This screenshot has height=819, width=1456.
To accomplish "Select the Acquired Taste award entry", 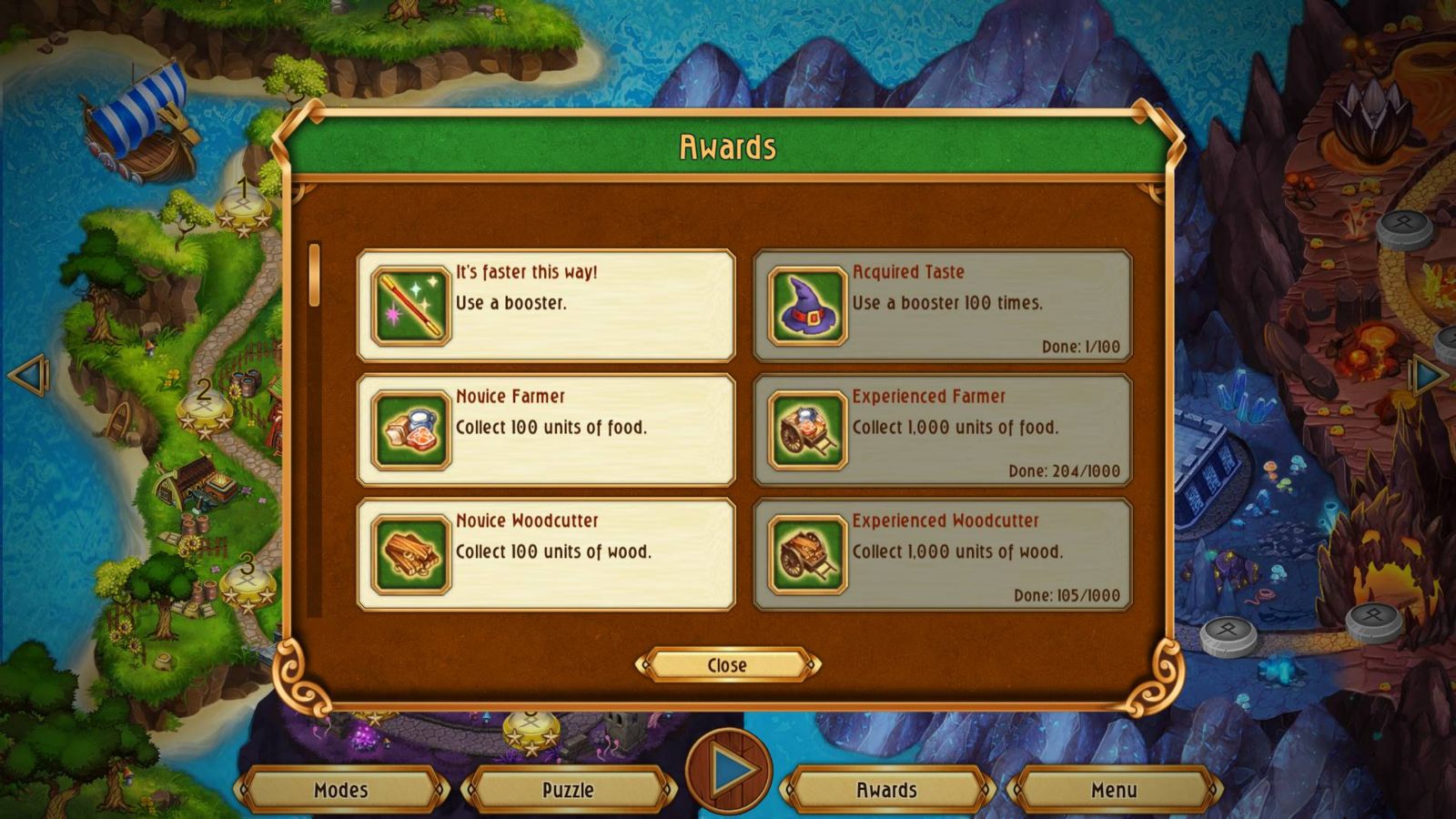I will [943, 306].
